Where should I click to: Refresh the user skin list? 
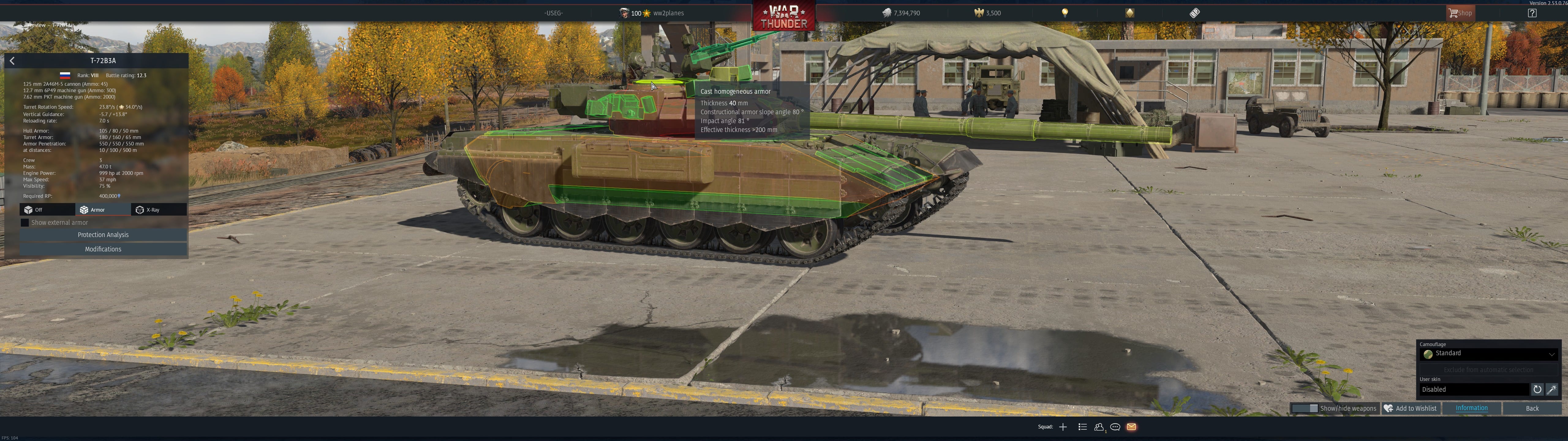1537,390
